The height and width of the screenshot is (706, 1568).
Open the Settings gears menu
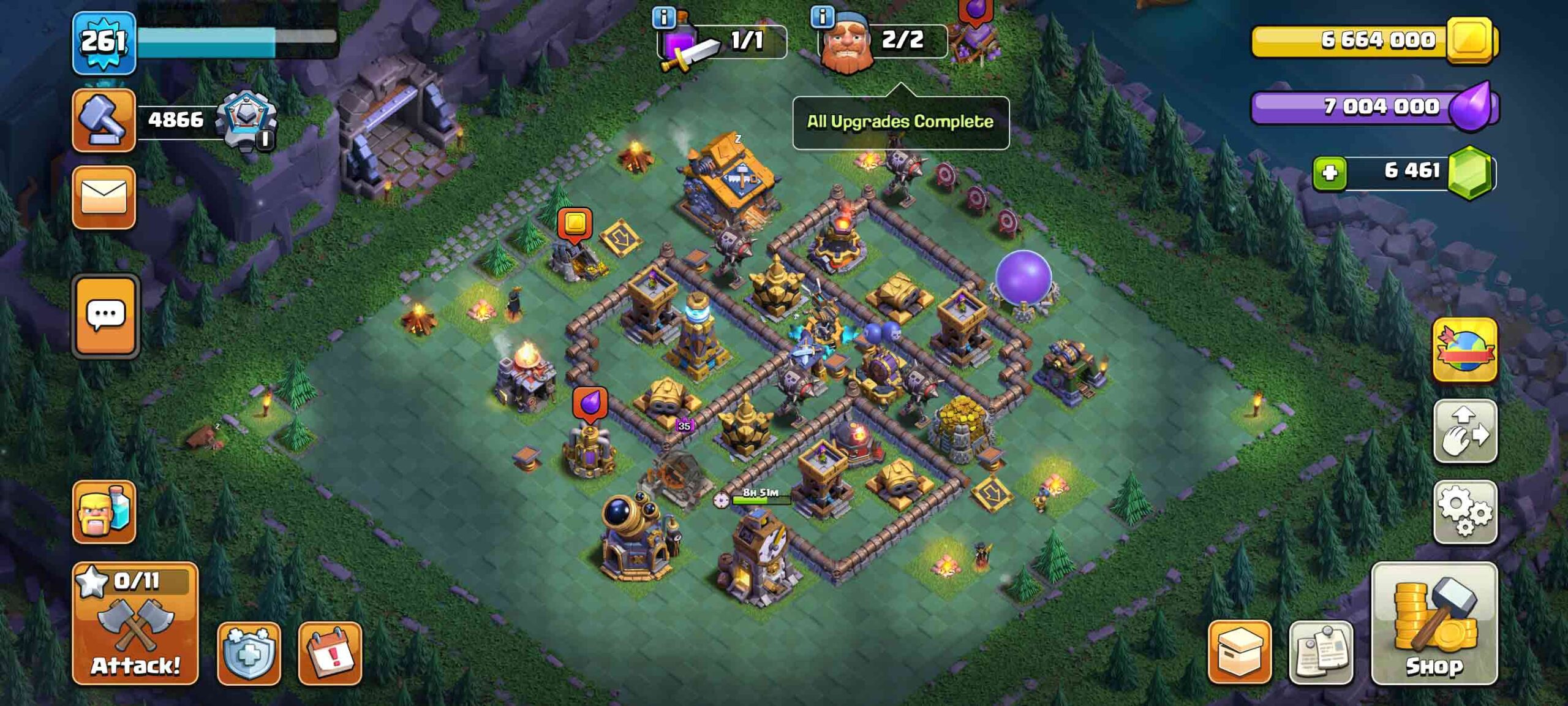click(1465, 512)
